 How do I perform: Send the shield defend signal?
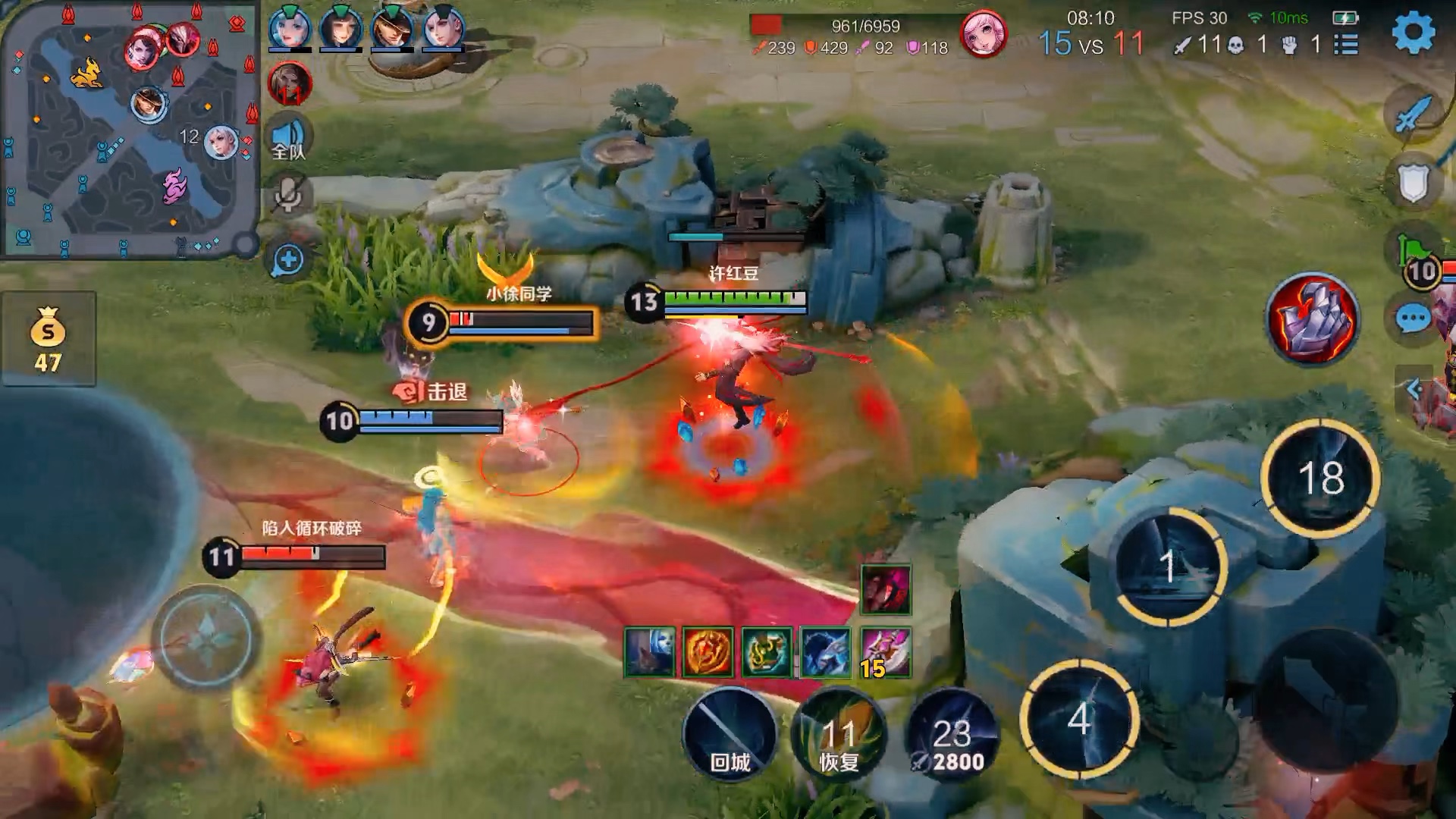1413,182
